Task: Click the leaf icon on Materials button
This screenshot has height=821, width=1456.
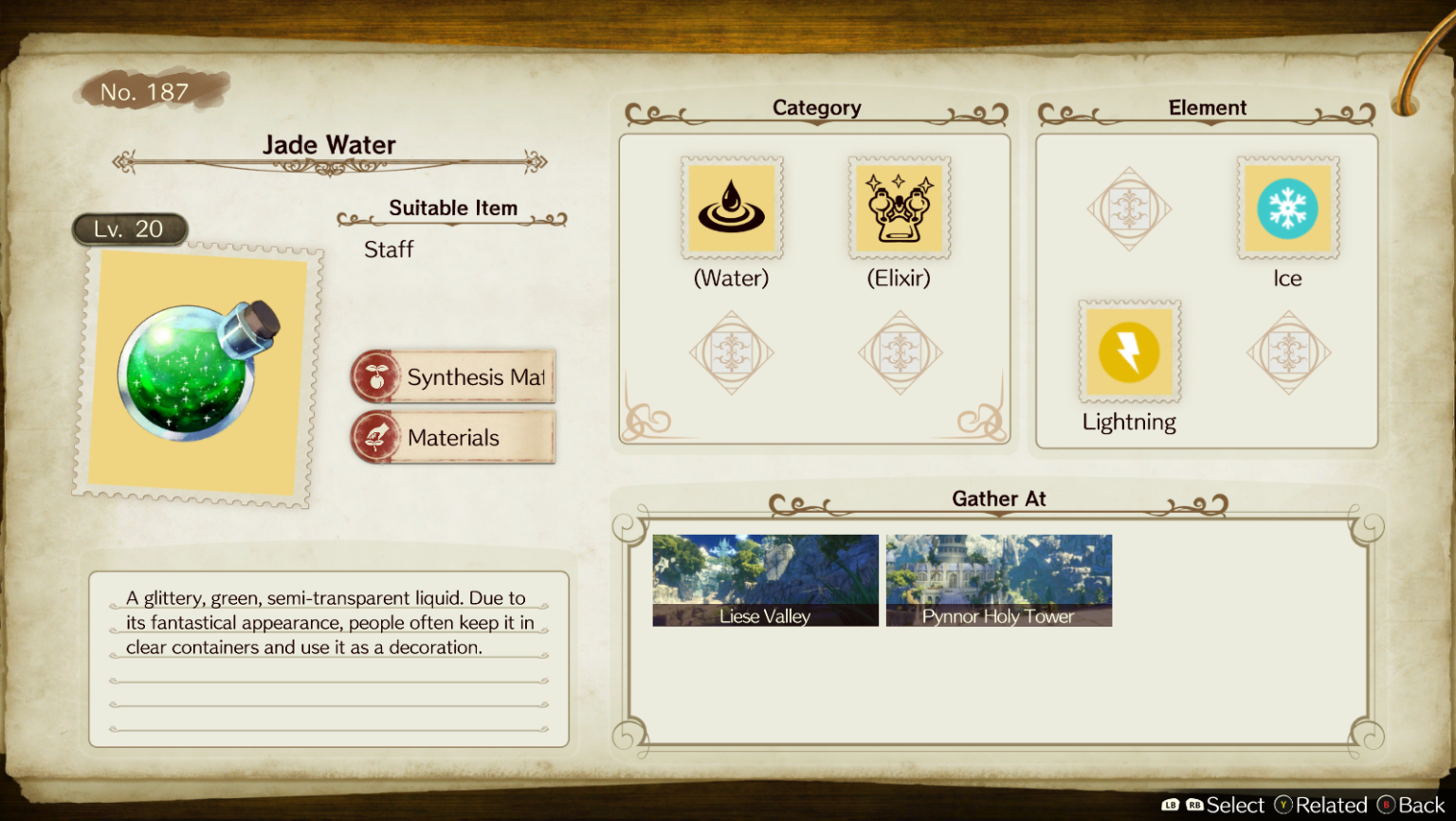Action: [376, 437]
